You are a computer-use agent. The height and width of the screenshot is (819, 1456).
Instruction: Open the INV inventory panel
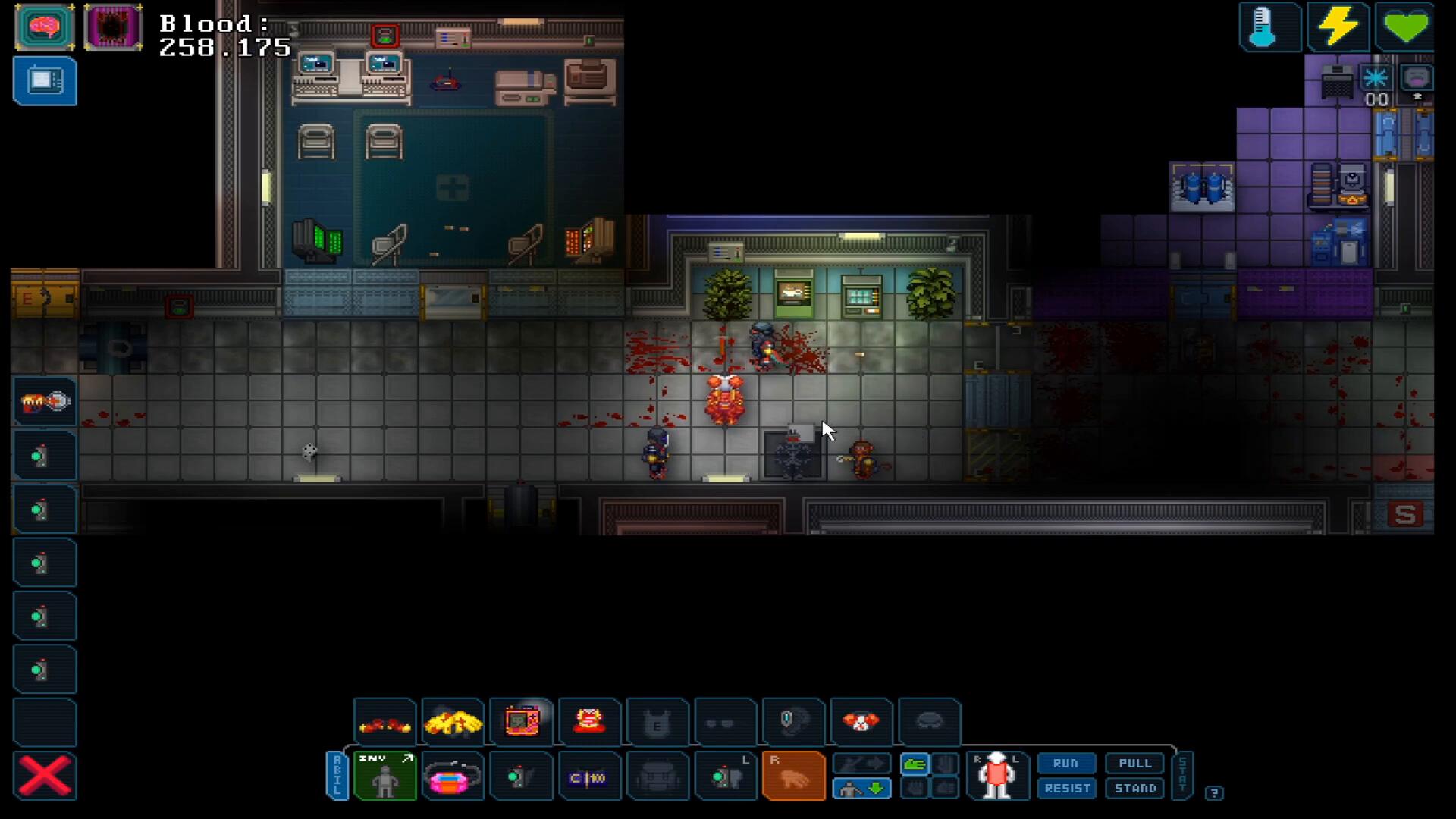pos(385,777)
